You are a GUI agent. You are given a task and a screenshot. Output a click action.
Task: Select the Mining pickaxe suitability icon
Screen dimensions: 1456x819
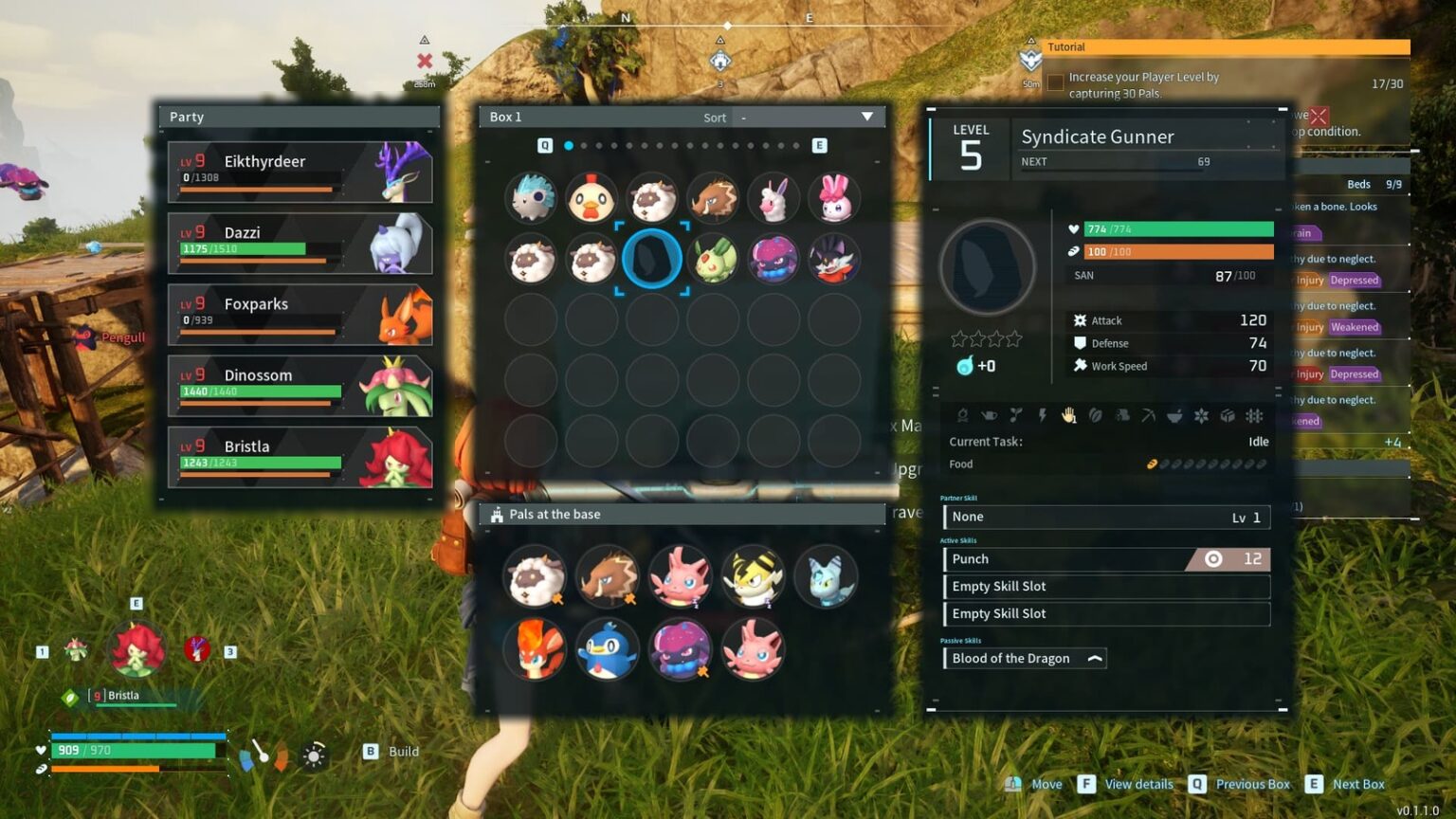(1148, 415)
